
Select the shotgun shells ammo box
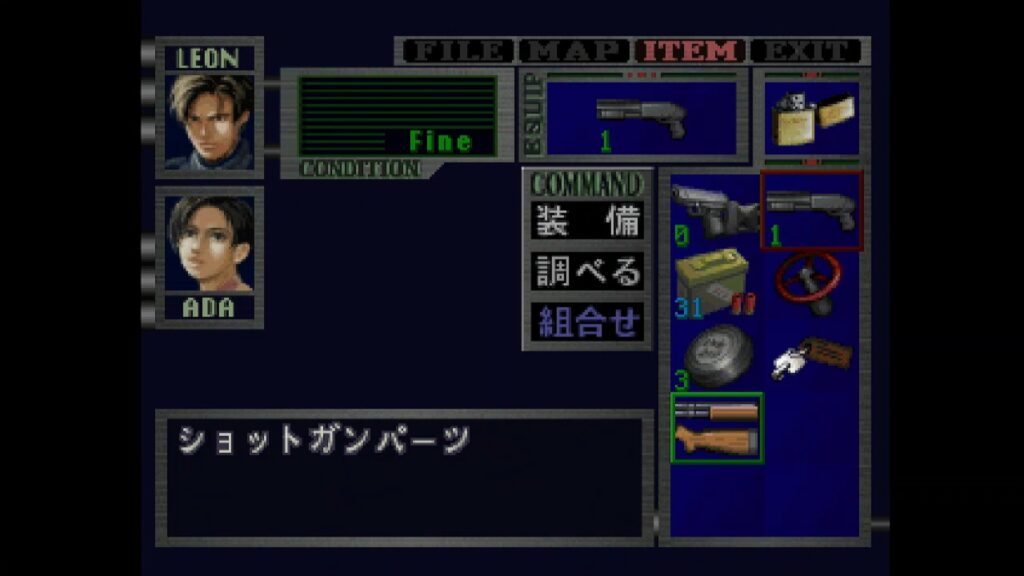[x=715, y=283]
